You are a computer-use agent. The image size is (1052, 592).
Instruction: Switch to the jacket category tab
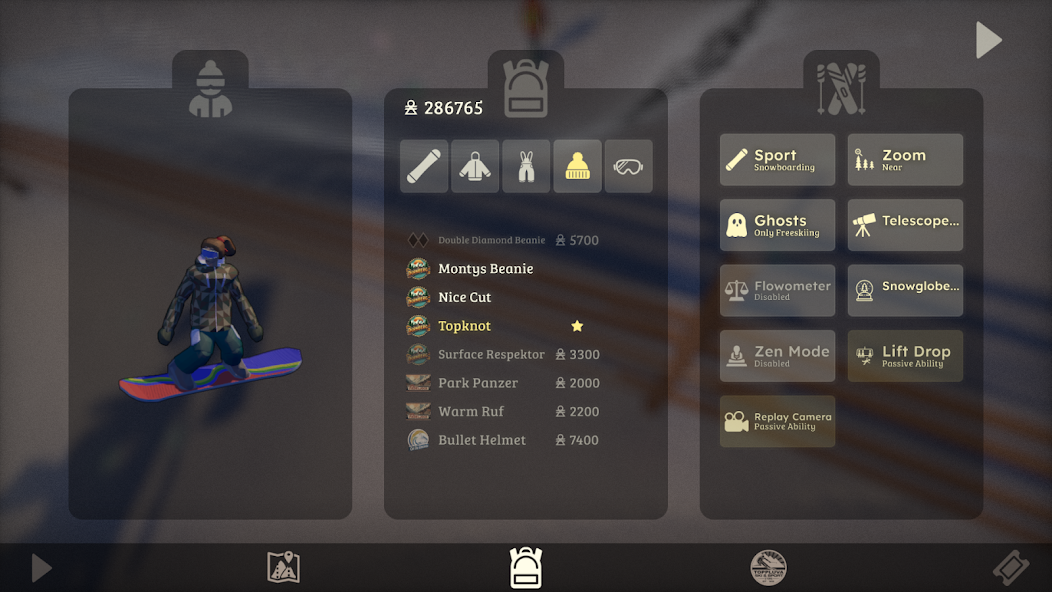pos(475,166)
